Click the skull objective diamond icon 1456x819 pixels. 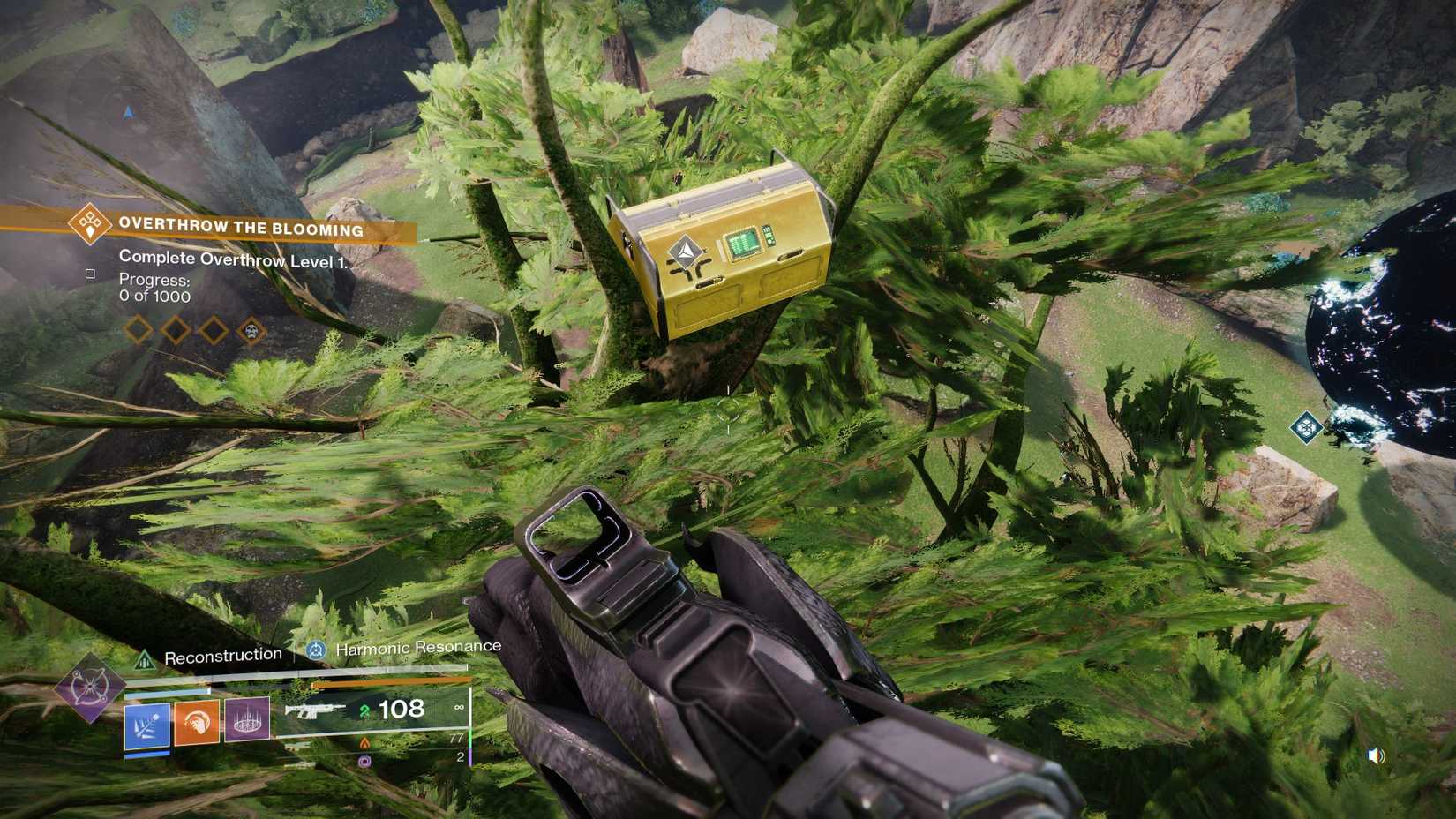pyautogui.click(x=252, y=331)
